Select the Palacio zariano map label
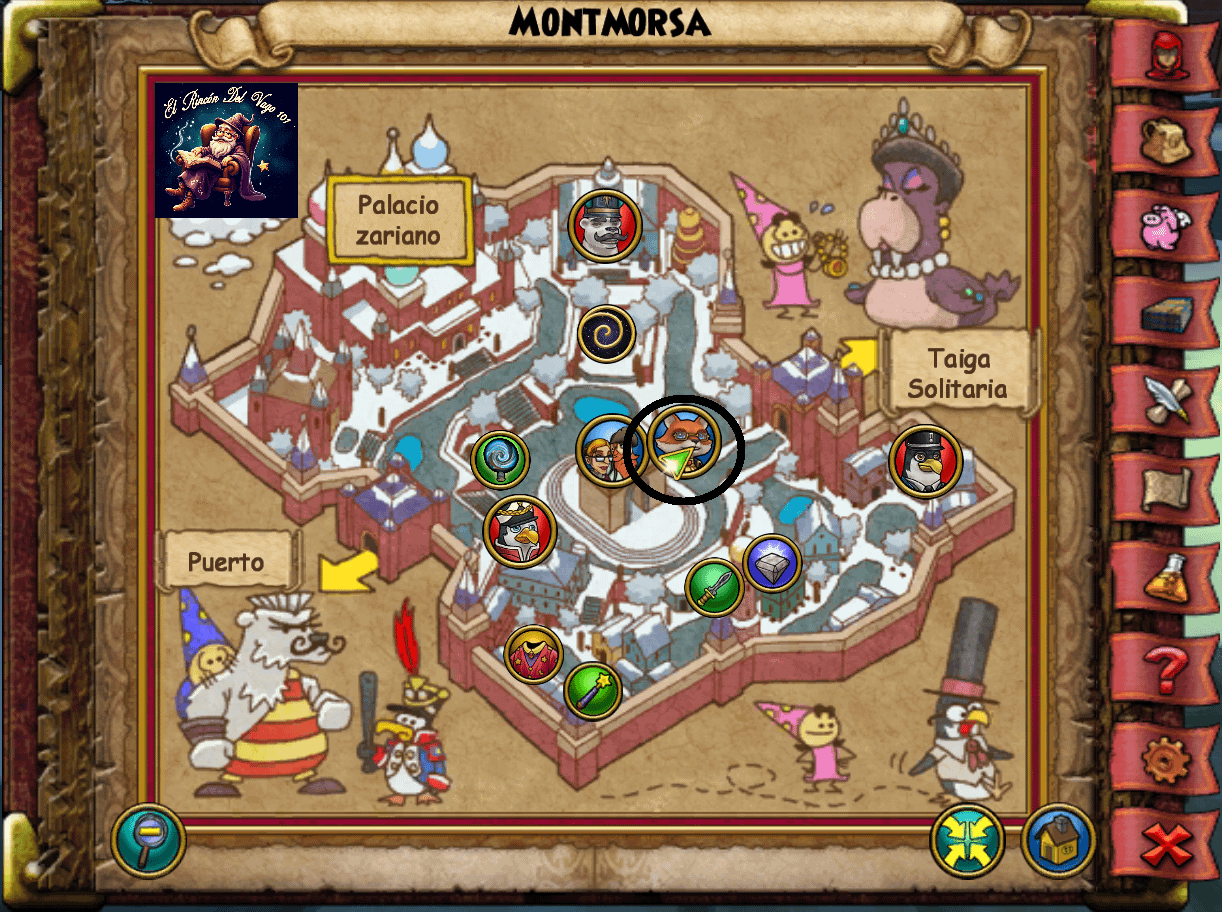The width and height of the screenshot is (1222, 912). [399, 220]
